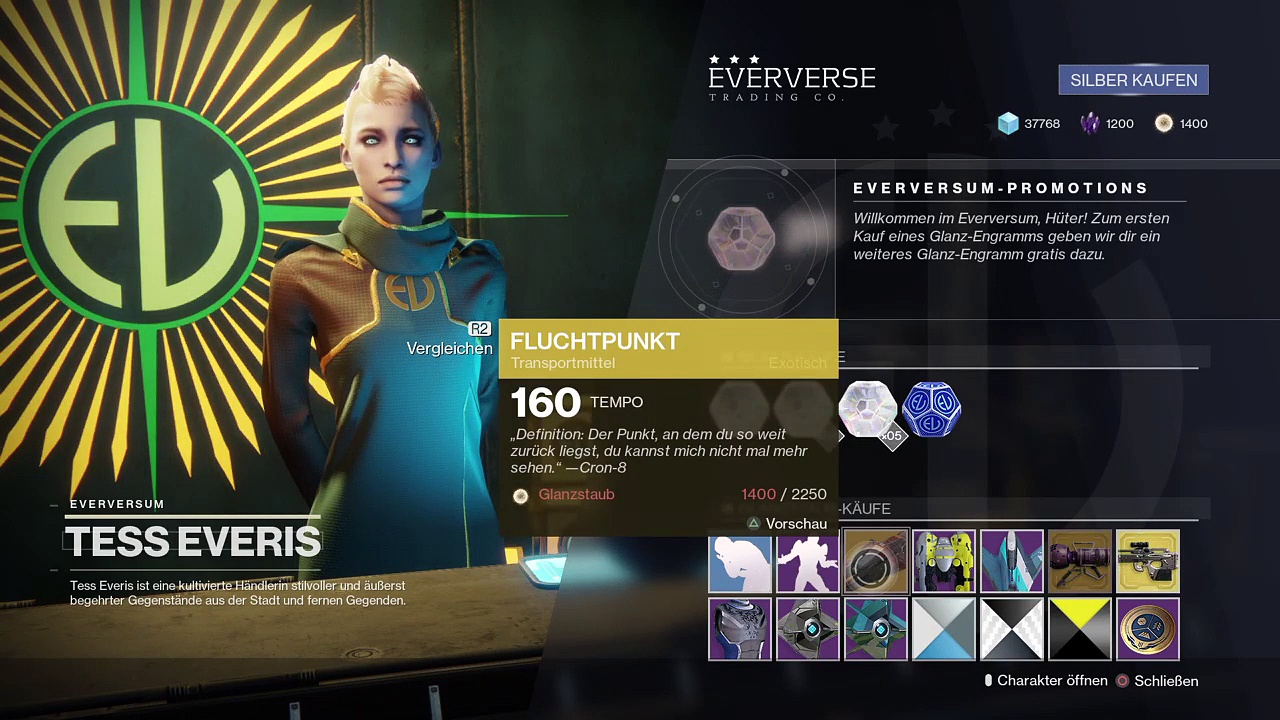Select the featured Glanz-Engramm promotion
Screen dimensions: 1280x720
tap(741, 238)
